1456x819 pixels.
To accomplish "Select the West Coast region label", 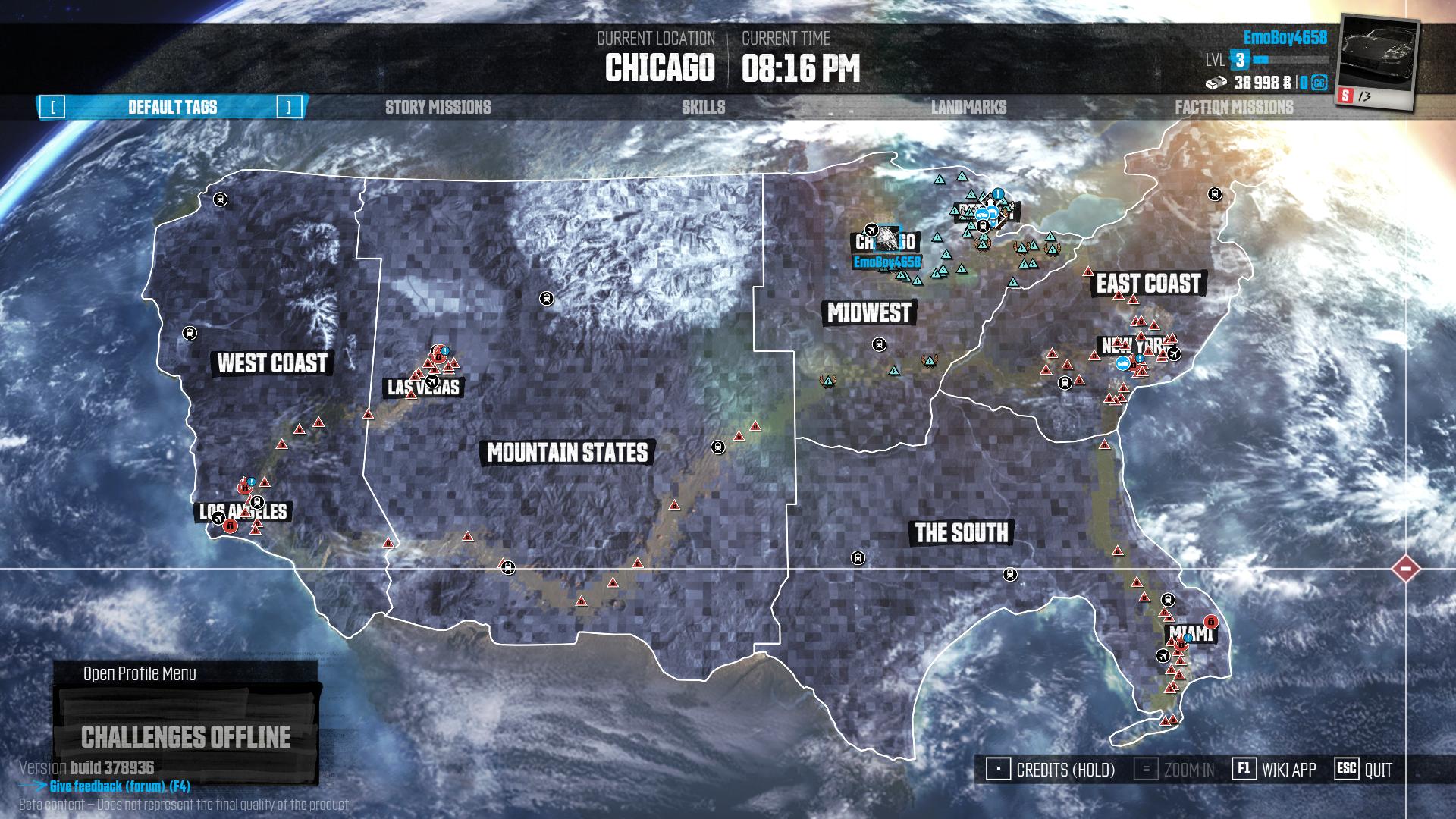I will pos(272,363).
